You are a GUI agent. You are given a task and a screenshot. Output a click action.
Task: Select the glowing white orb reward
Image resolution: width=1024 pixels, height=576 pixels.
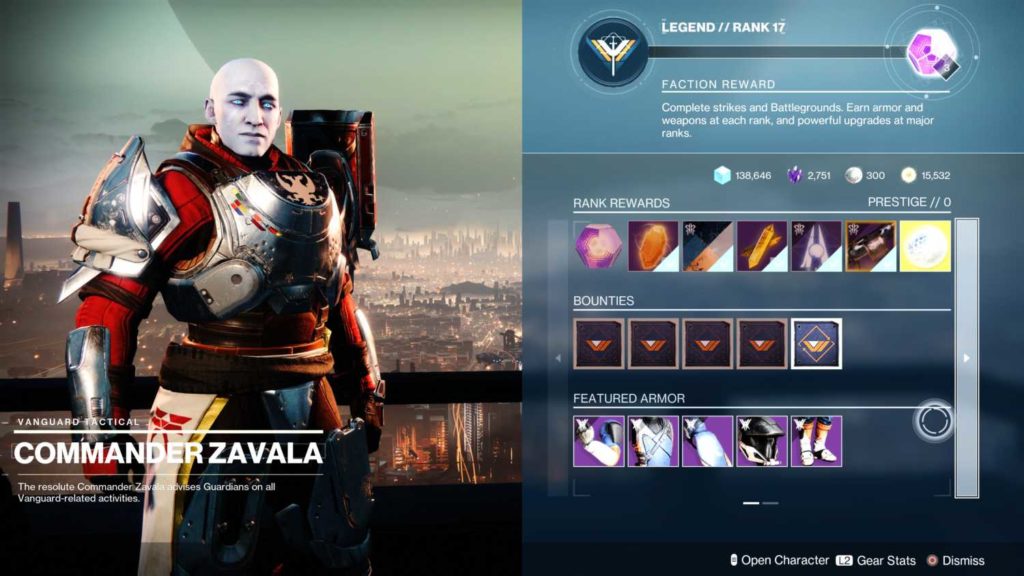click(x=925, y=246)
